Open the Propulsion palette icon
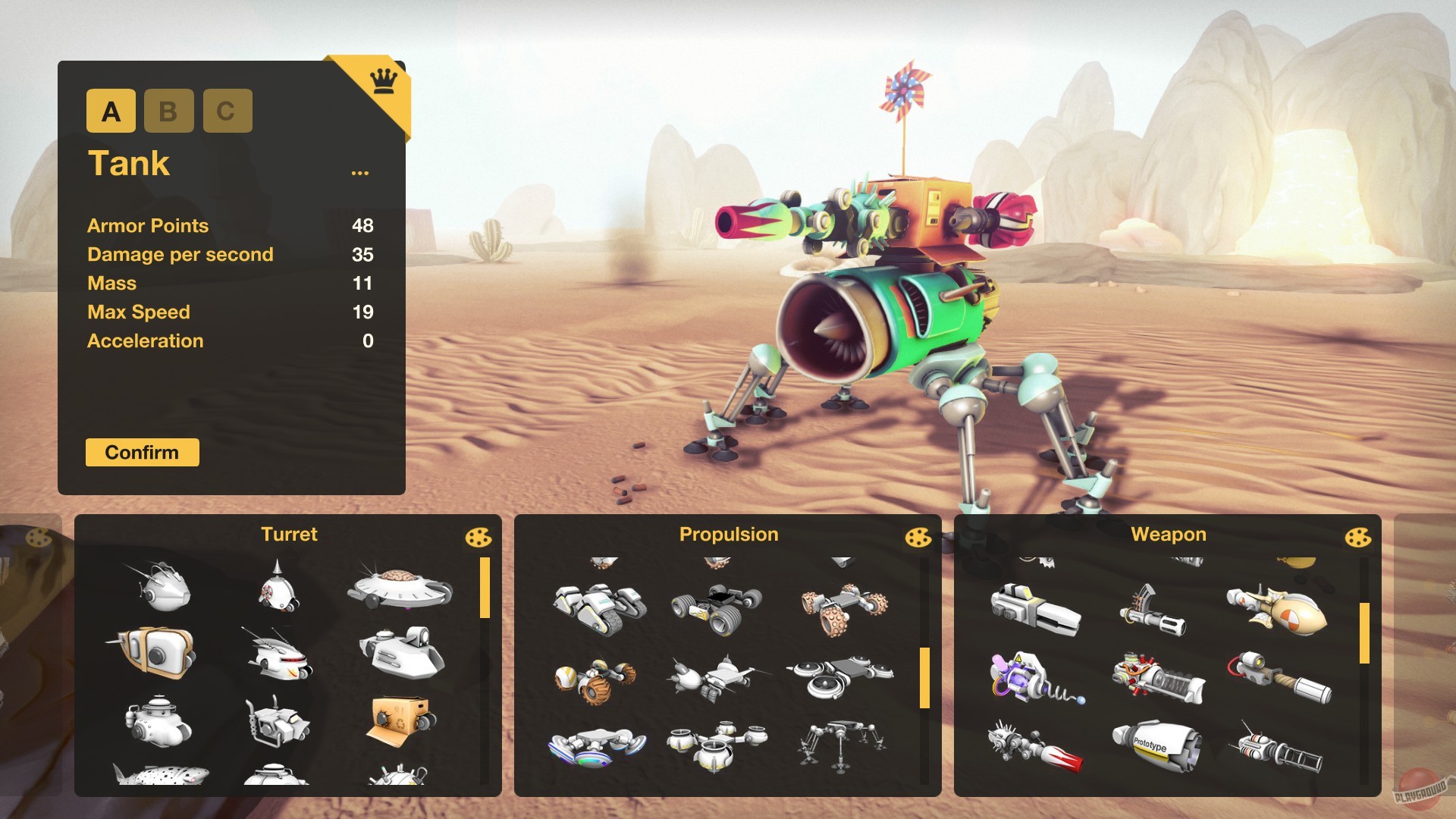The image size is (1456, 819). [918, 538]
